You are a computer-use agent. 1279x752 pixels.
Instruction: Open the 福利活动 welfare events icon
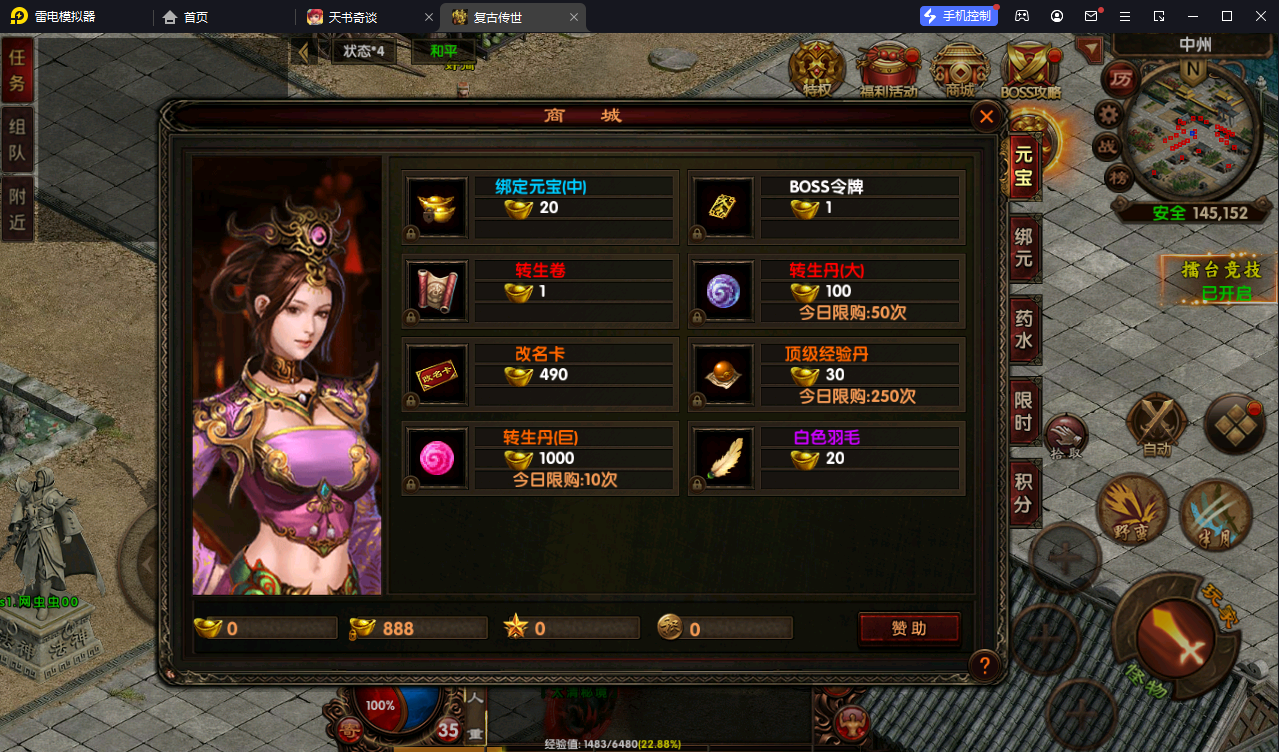888,70
